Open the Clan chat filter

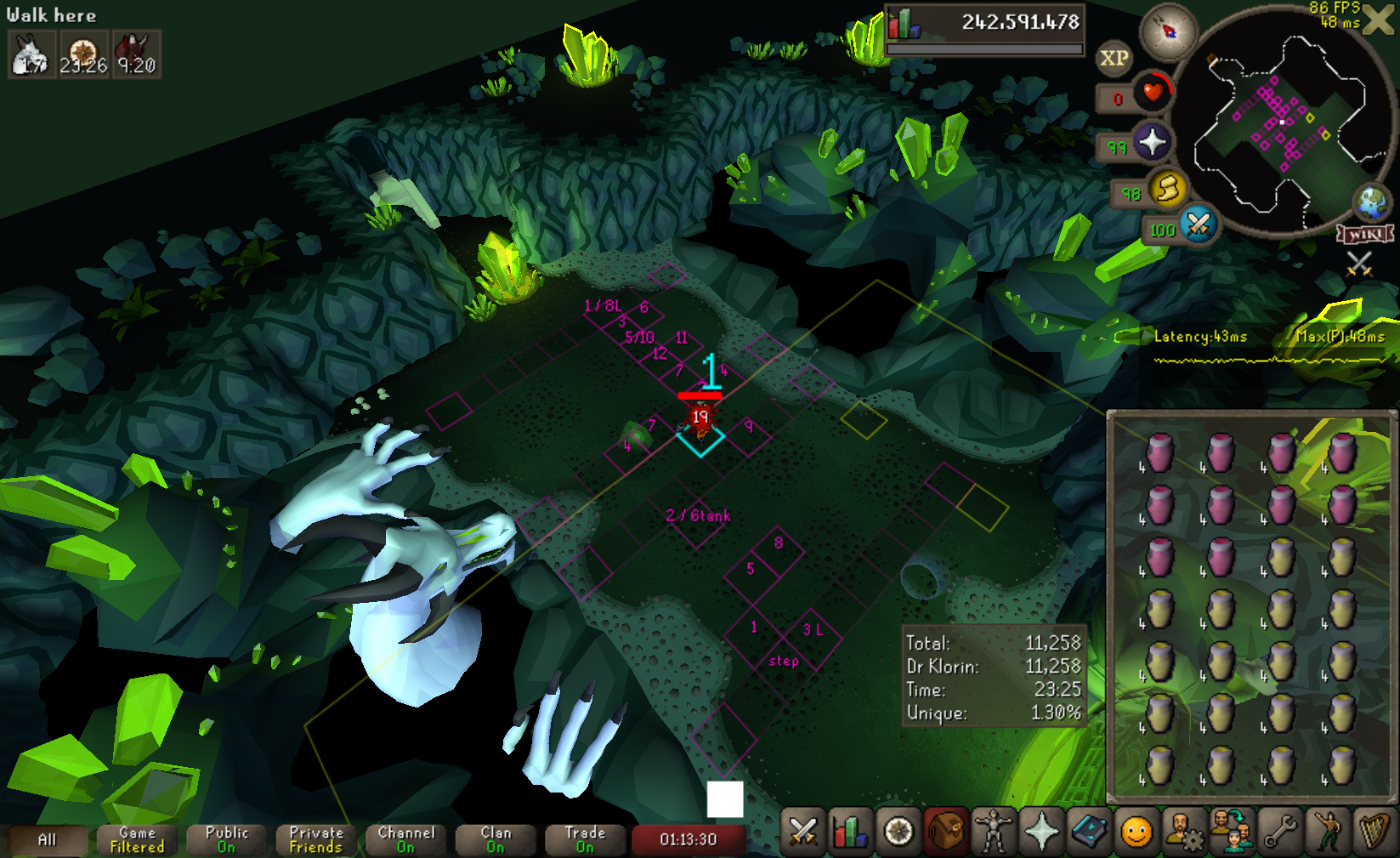click(496, 840)
